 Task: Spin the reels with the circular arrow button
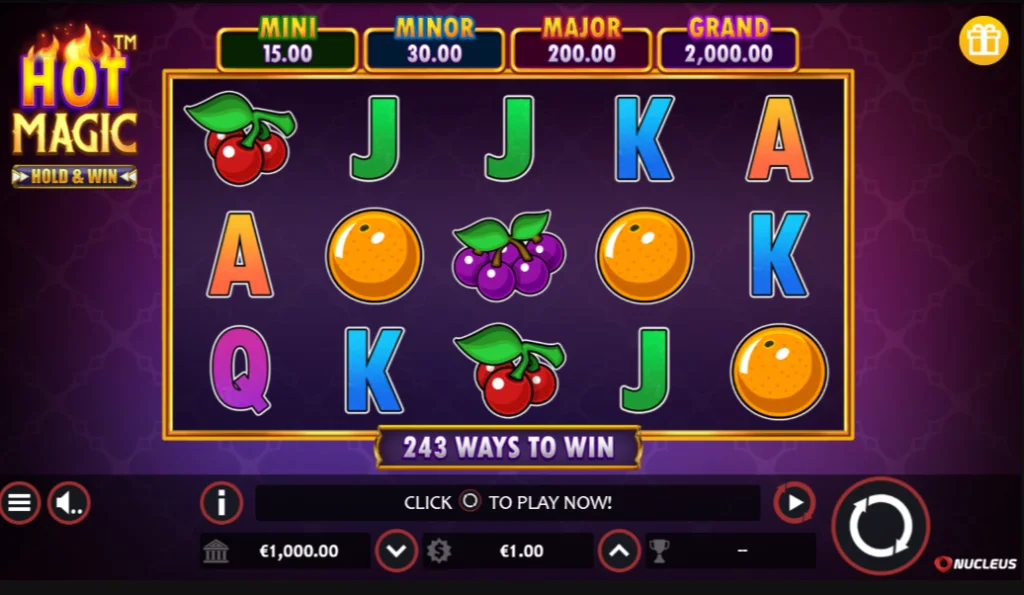pos(880,526)
